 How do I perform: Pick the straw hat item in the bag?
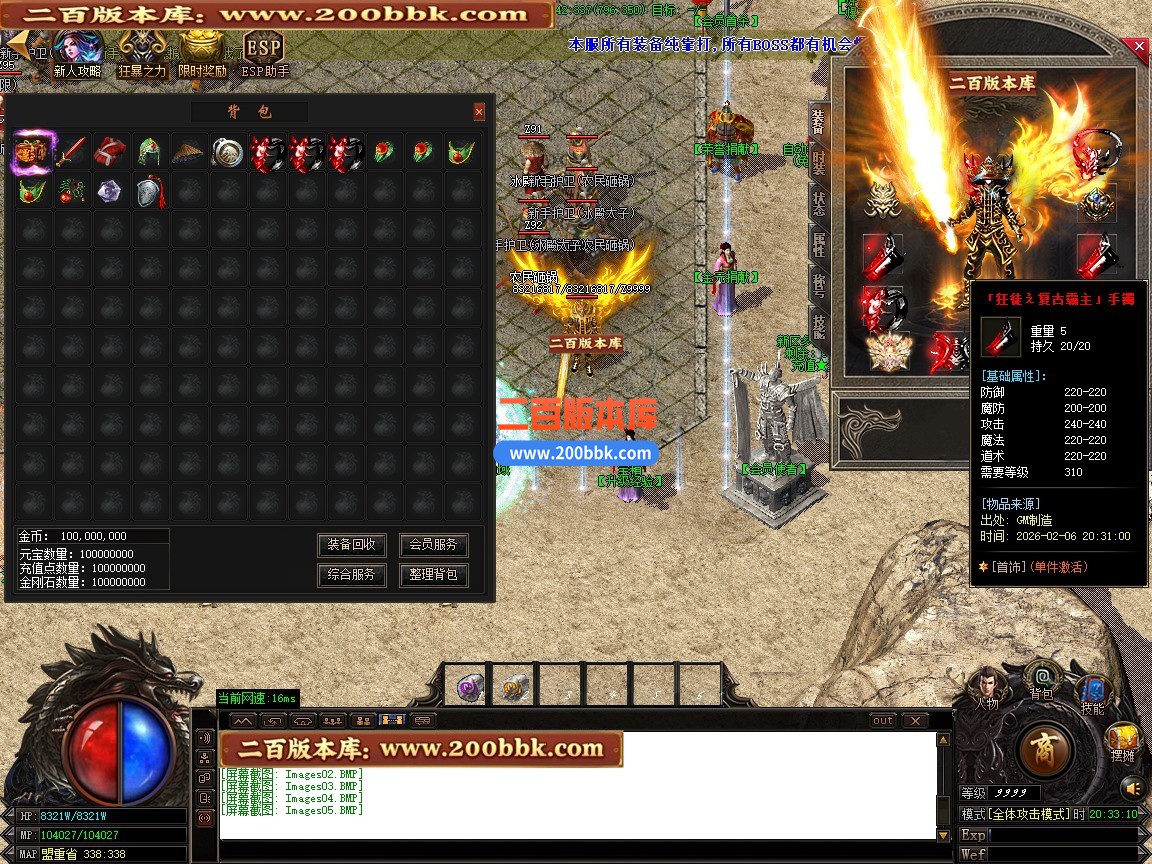[x=188, y=152]
